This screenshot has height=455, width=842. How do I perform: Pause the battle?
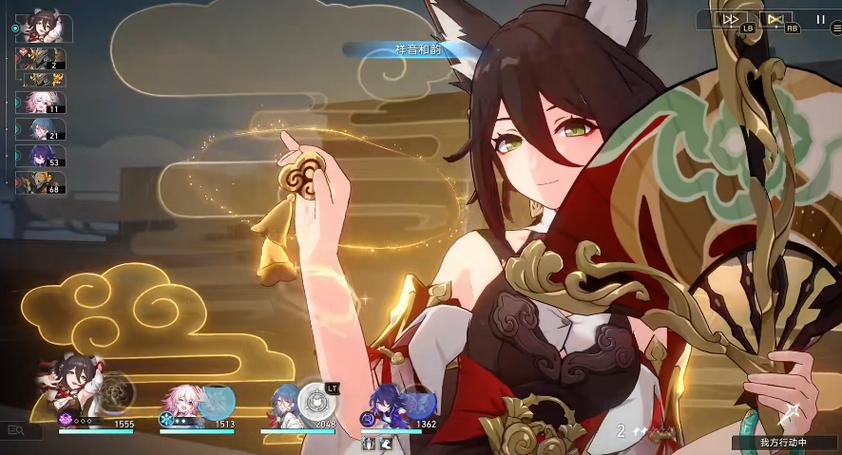(x=821, y=18)
